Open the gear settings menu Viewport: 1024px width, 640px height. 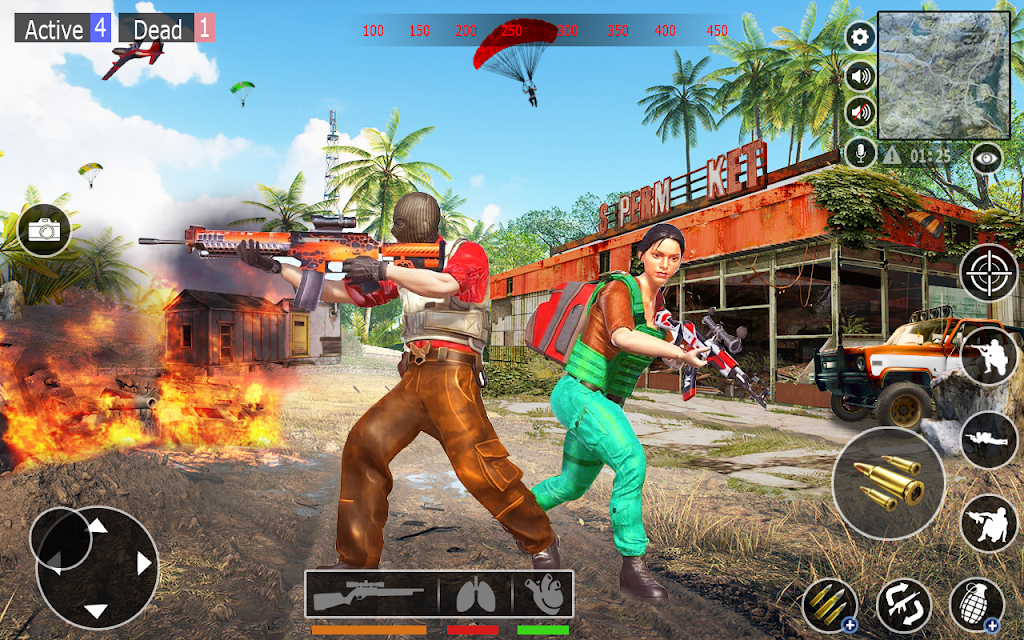[x=860, y=38]
